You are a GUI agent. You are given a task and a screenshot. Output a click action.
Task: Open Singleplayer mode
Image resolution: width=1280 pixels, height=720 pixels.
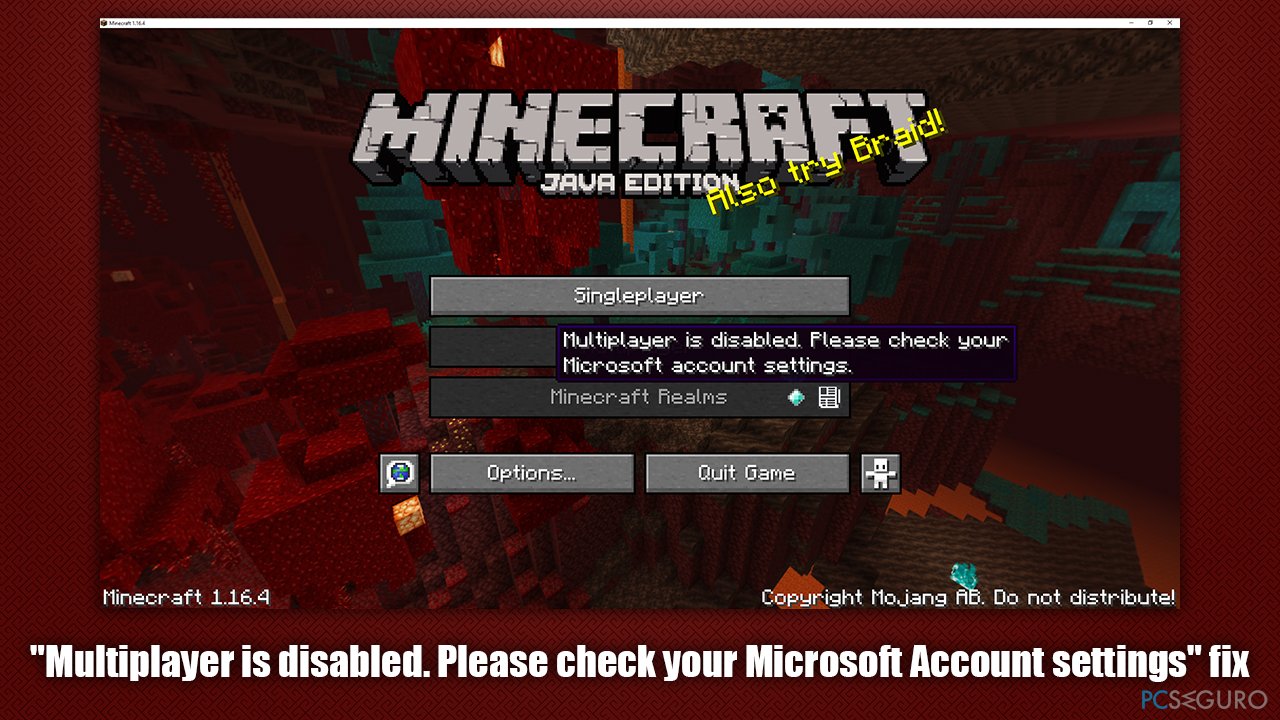coord(638,295)
